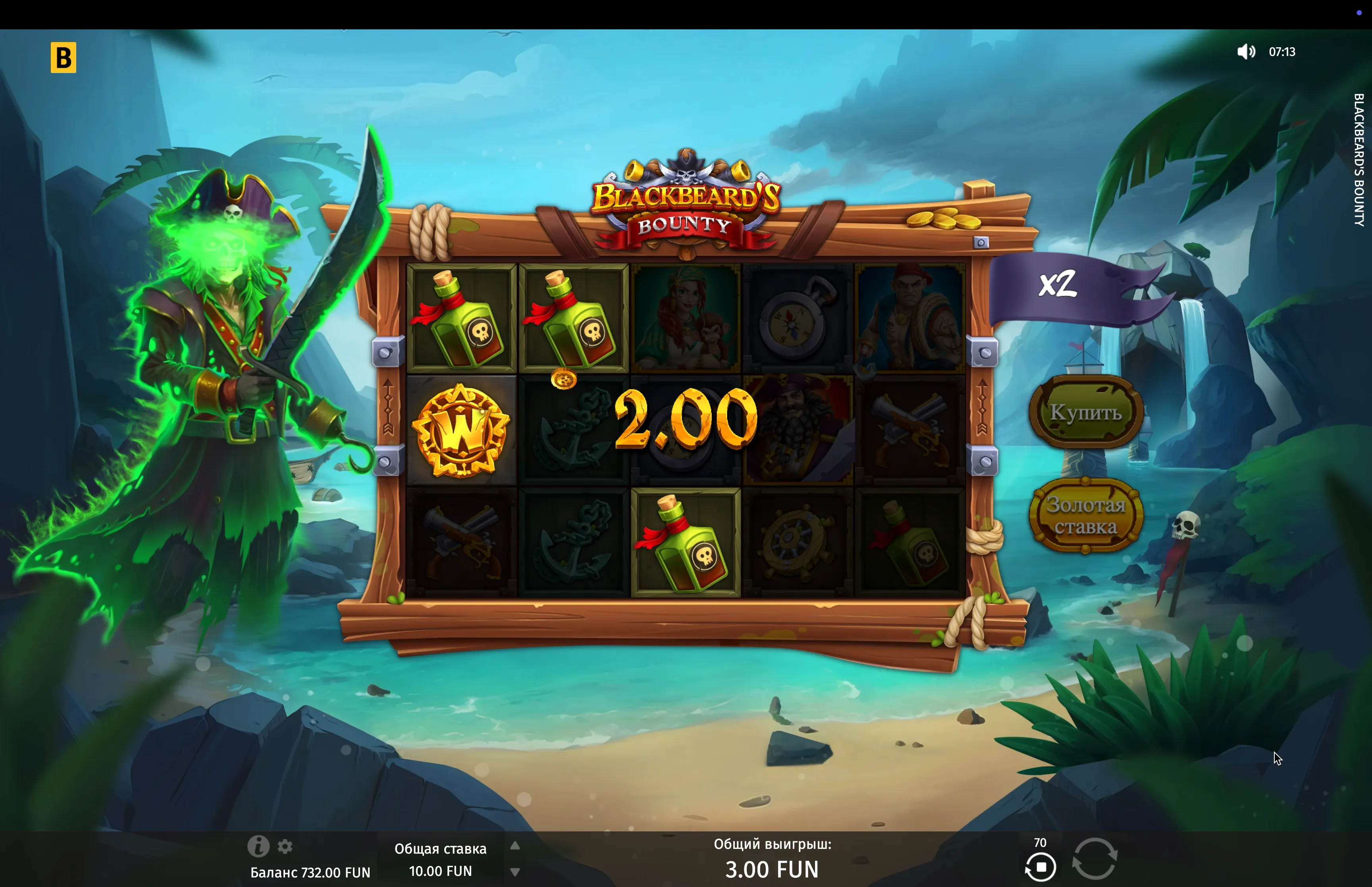The width and height of the screenshot is (1372, 887).
Task: Toggle the sound speaker icon
Action: (1245, 52)
